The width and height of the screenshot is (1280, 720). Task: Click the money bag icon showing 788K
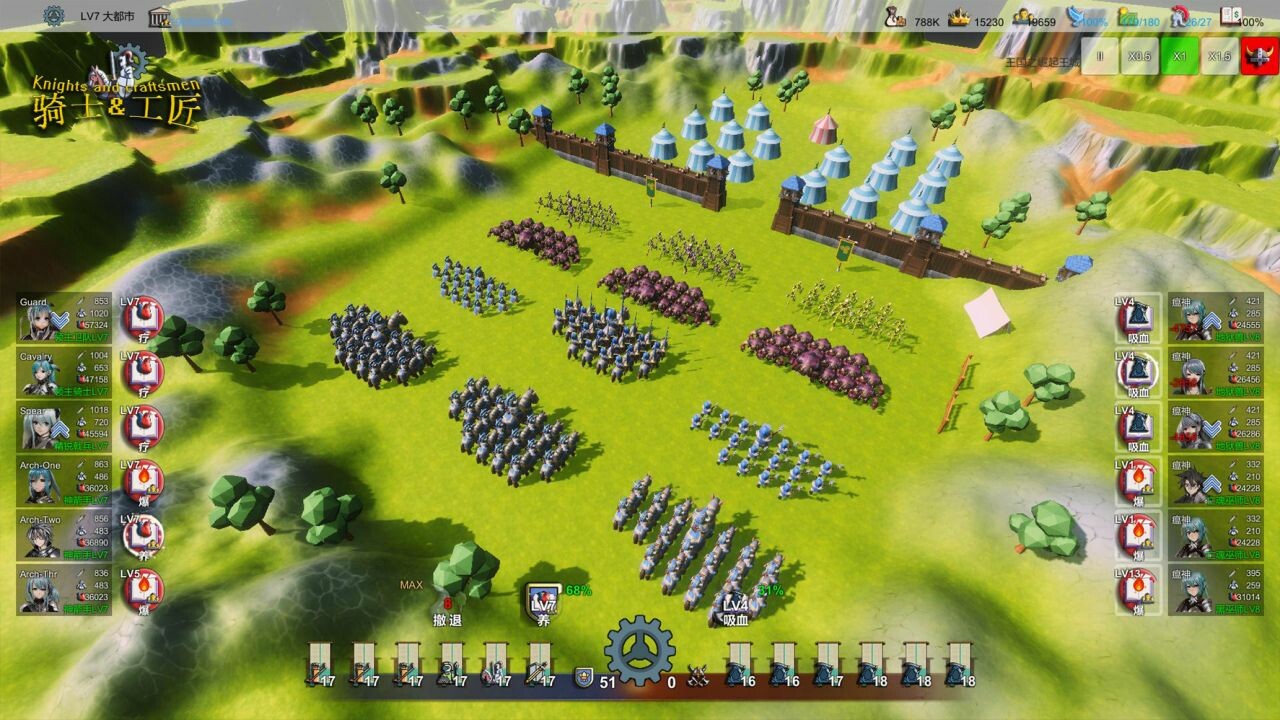click(897, 16)
